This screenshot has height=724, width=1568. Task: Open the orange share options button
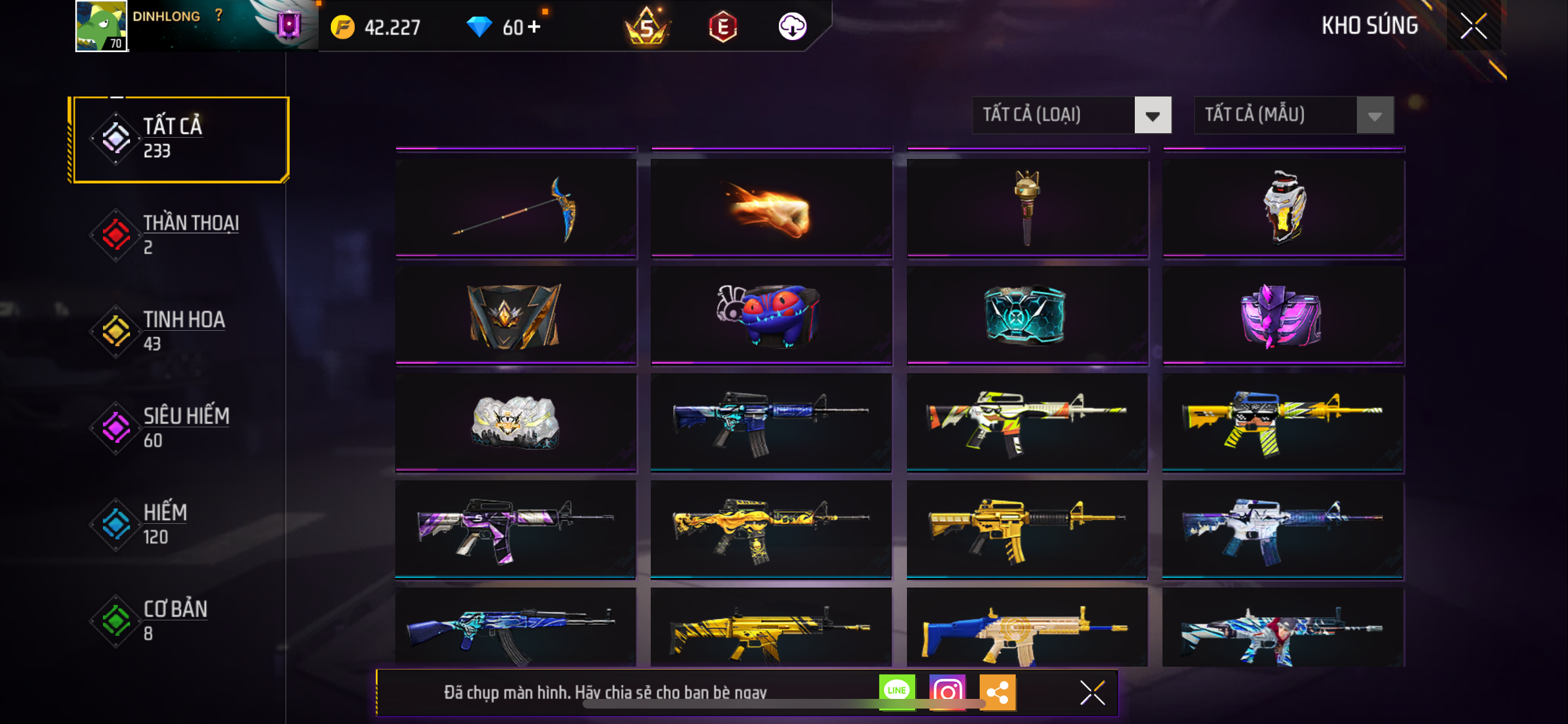pos(997,692)
